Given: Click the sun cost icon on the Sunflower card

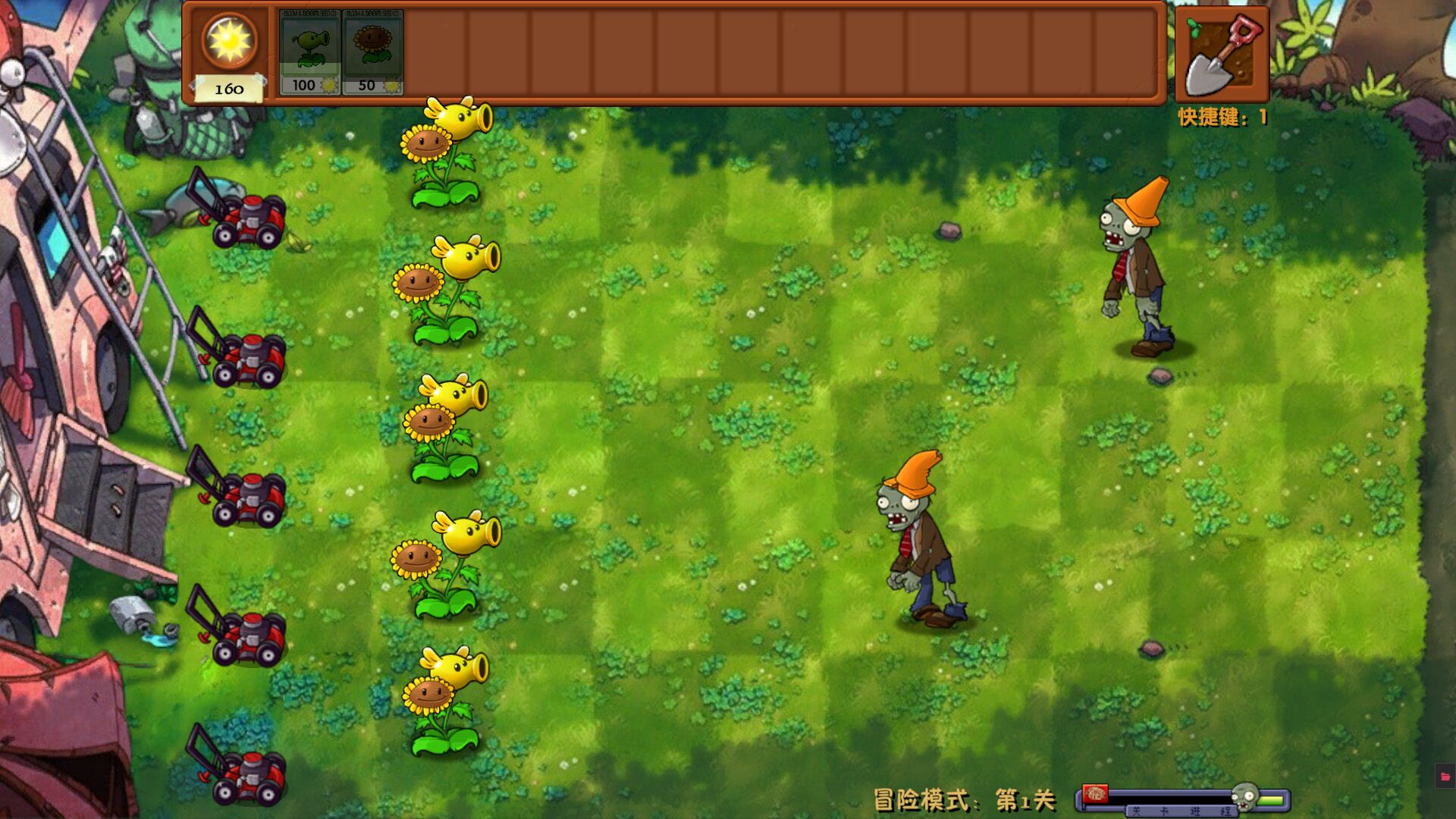Looking at the screenshot, I should click(391, 86).
